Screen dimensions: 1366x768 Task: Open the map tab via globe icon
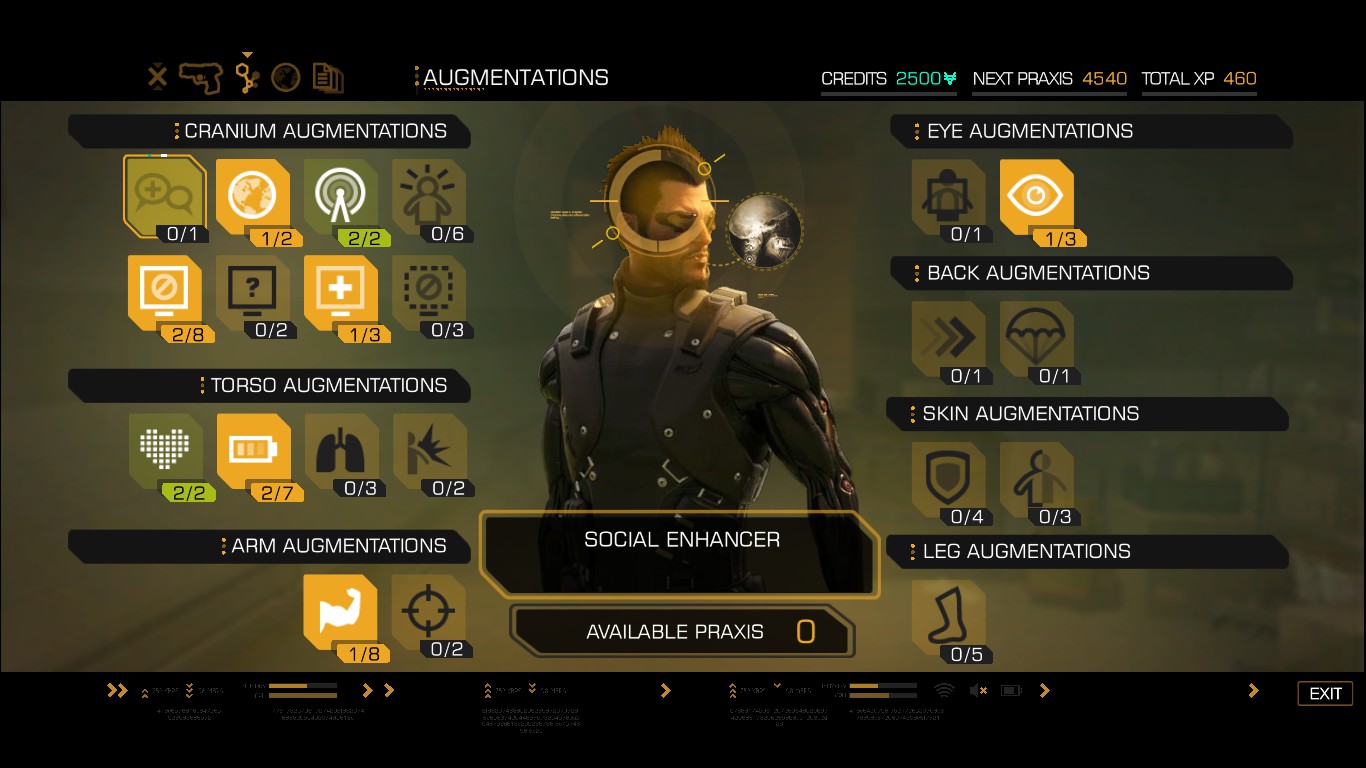[x=286, y=76]
